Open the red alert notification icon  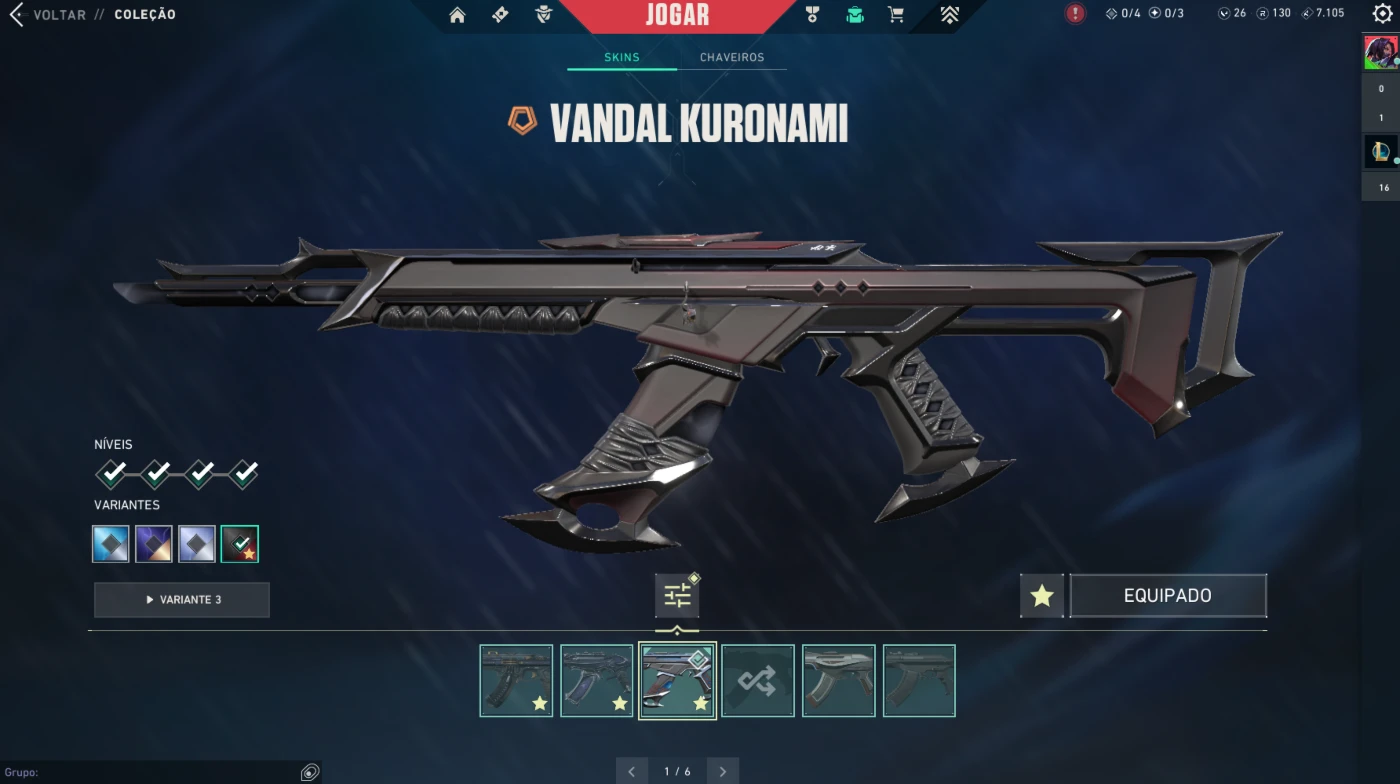point(1075,14)
